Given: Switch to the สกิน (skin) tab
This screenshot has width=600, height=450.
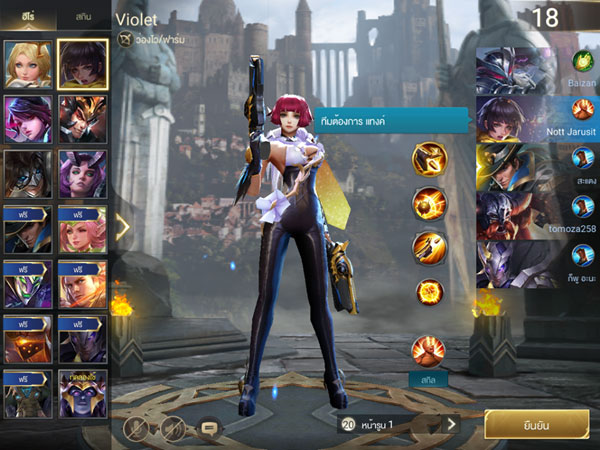Looking at the screenshot, I should tap(83, 17).
